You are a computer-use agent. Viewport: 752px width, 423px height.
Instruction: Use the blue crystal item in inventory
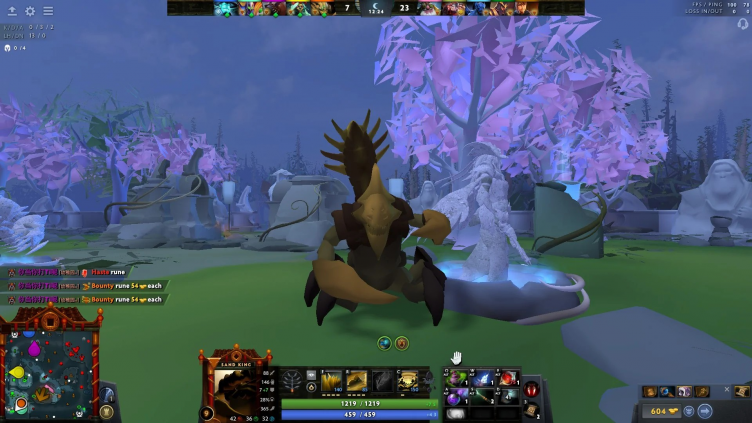(483, 378)
